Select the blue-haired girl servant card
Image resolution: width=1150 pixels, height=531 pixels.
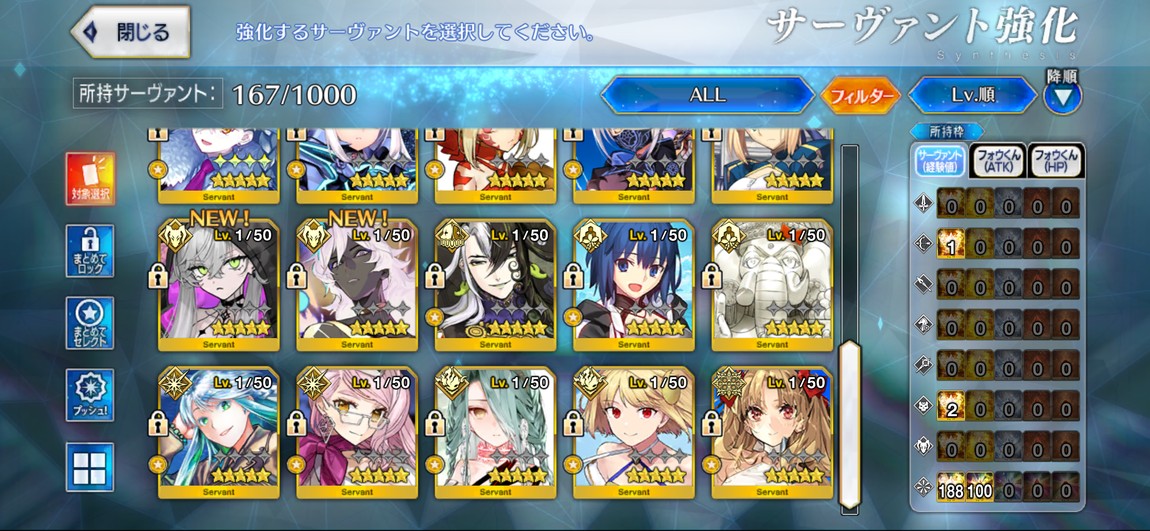(634, 285)
